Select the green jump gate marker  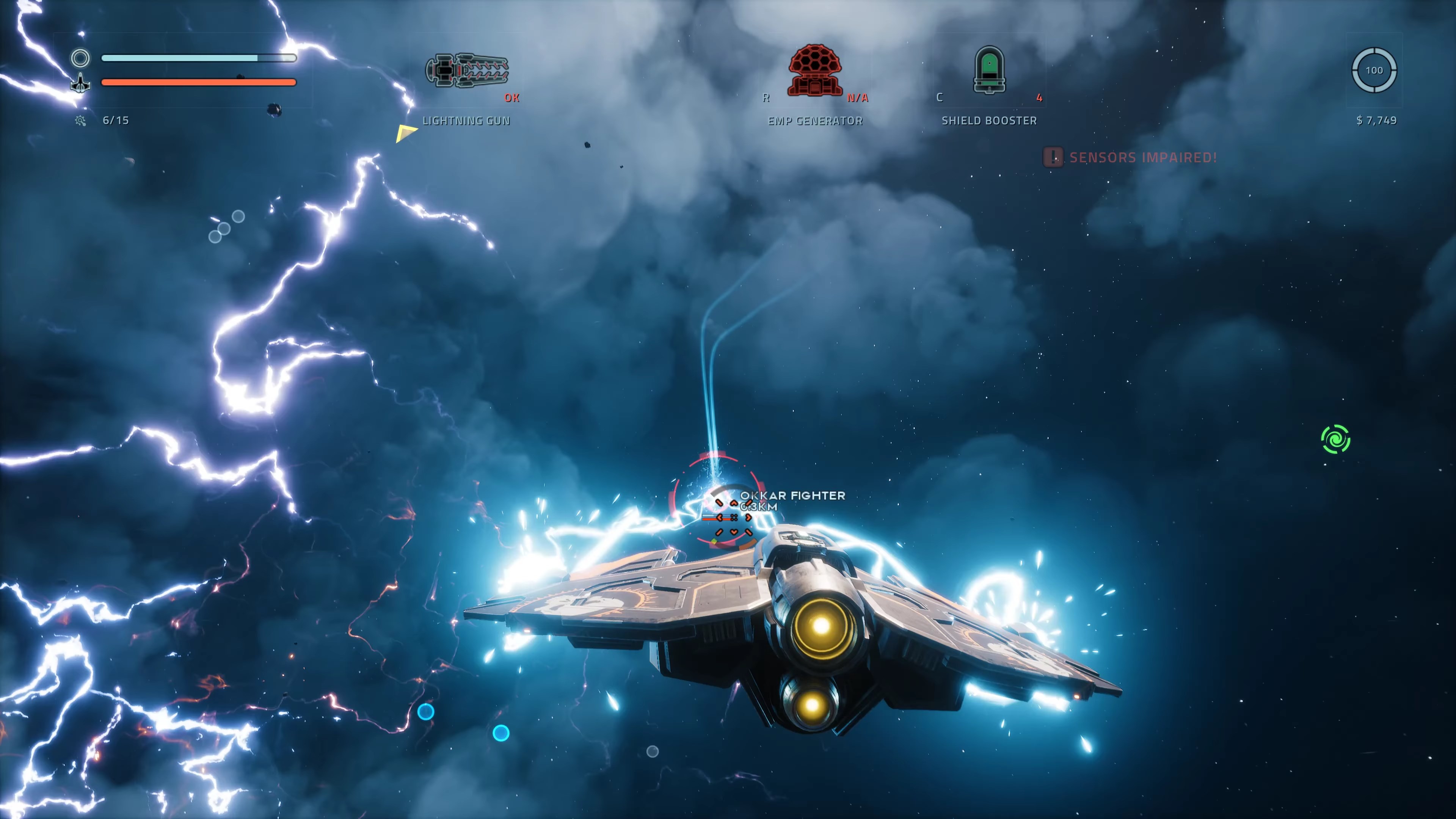[1335, 439]
